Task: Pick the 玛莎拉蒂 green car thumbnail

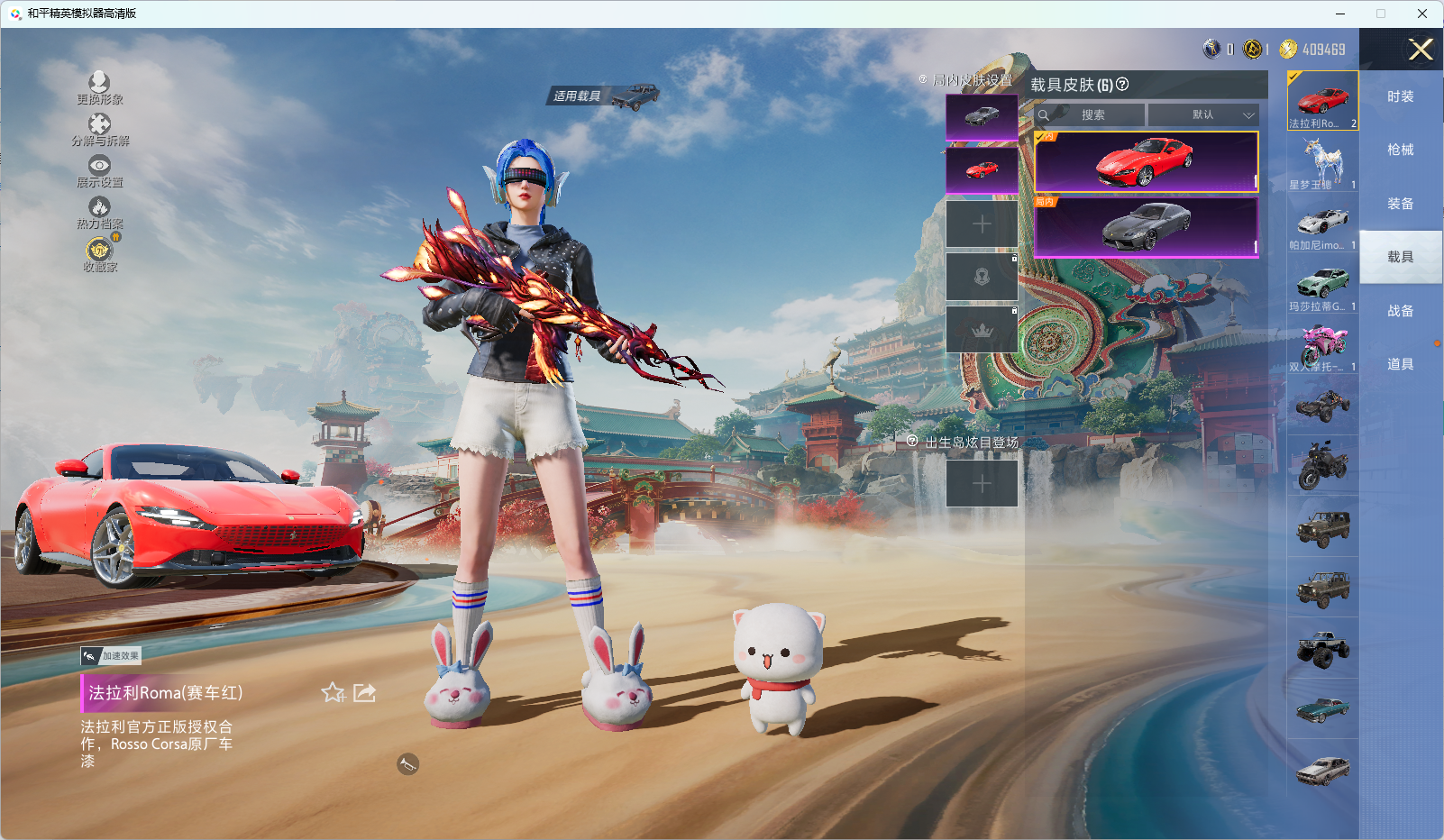Action: point(1322,285)
